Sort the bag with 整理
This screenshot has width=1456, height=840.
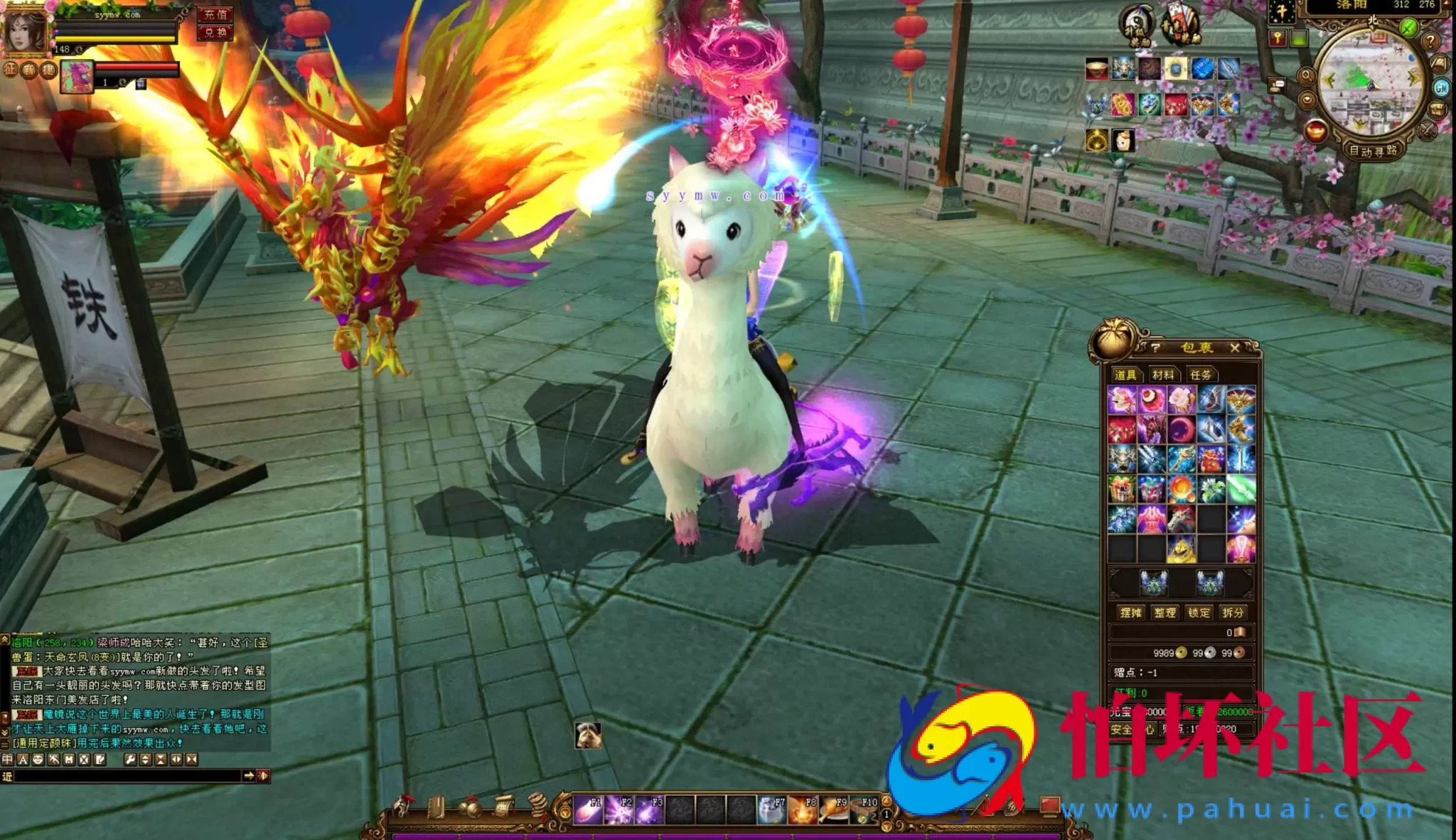[x=1165, y=613]
